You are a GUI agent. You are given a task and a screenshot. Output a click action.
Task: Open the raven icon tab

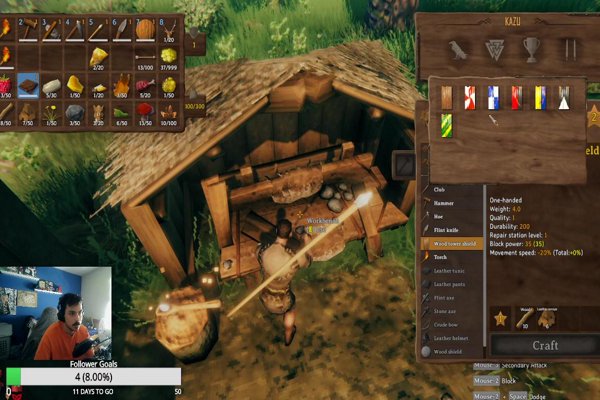tap(457, 49)
